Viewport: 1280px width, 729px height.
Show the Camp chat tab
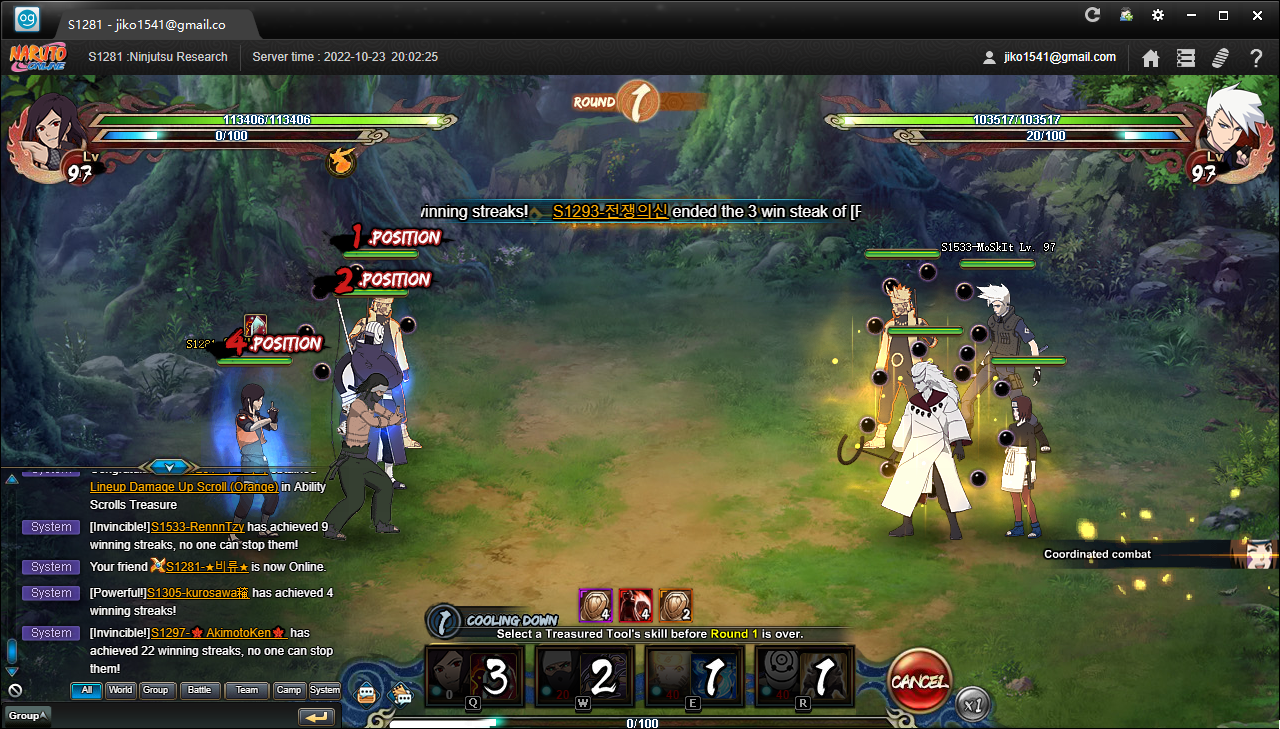click(x=289, y=690)
